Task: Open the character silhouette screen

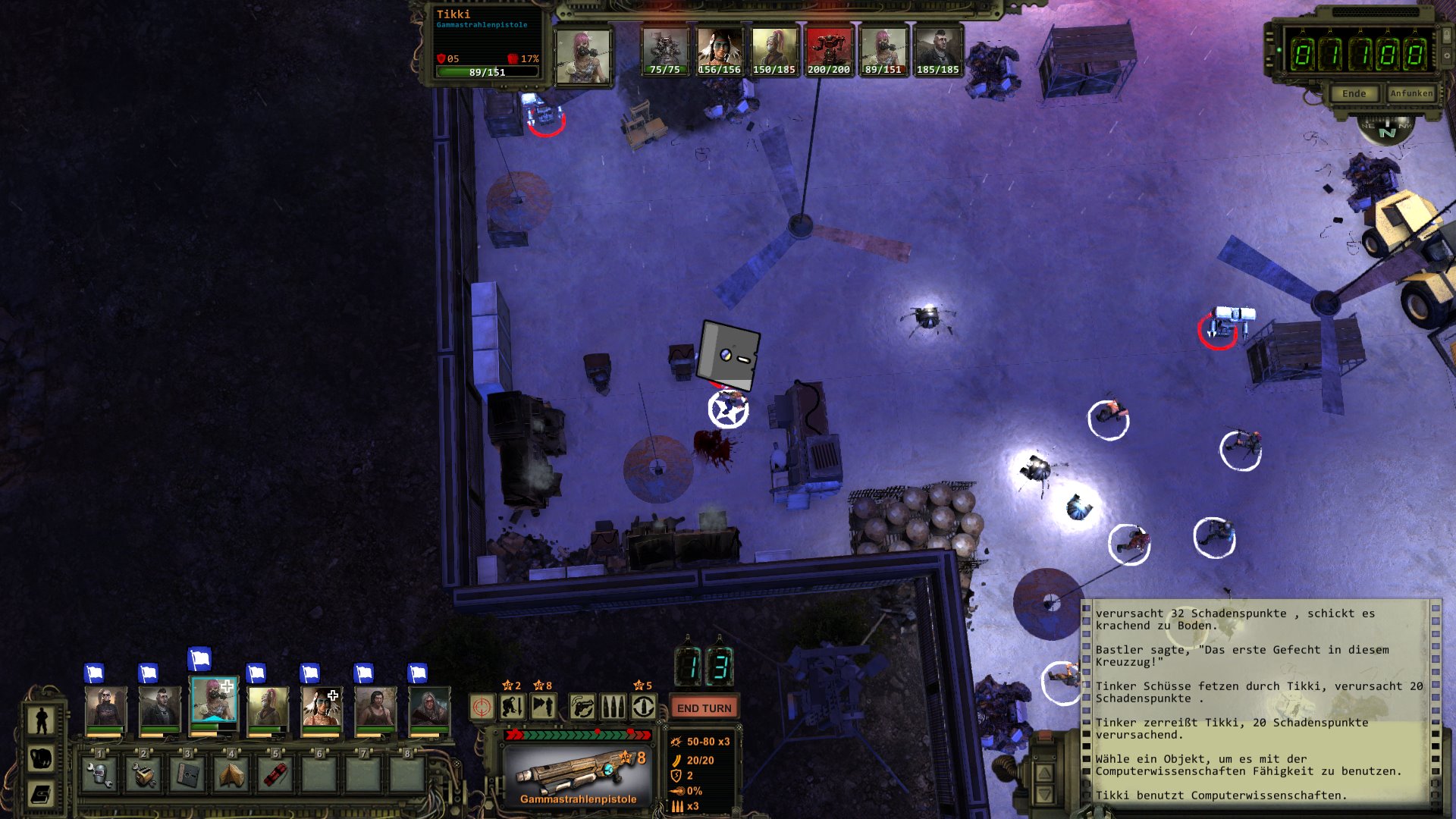Action: click(42, 721)
